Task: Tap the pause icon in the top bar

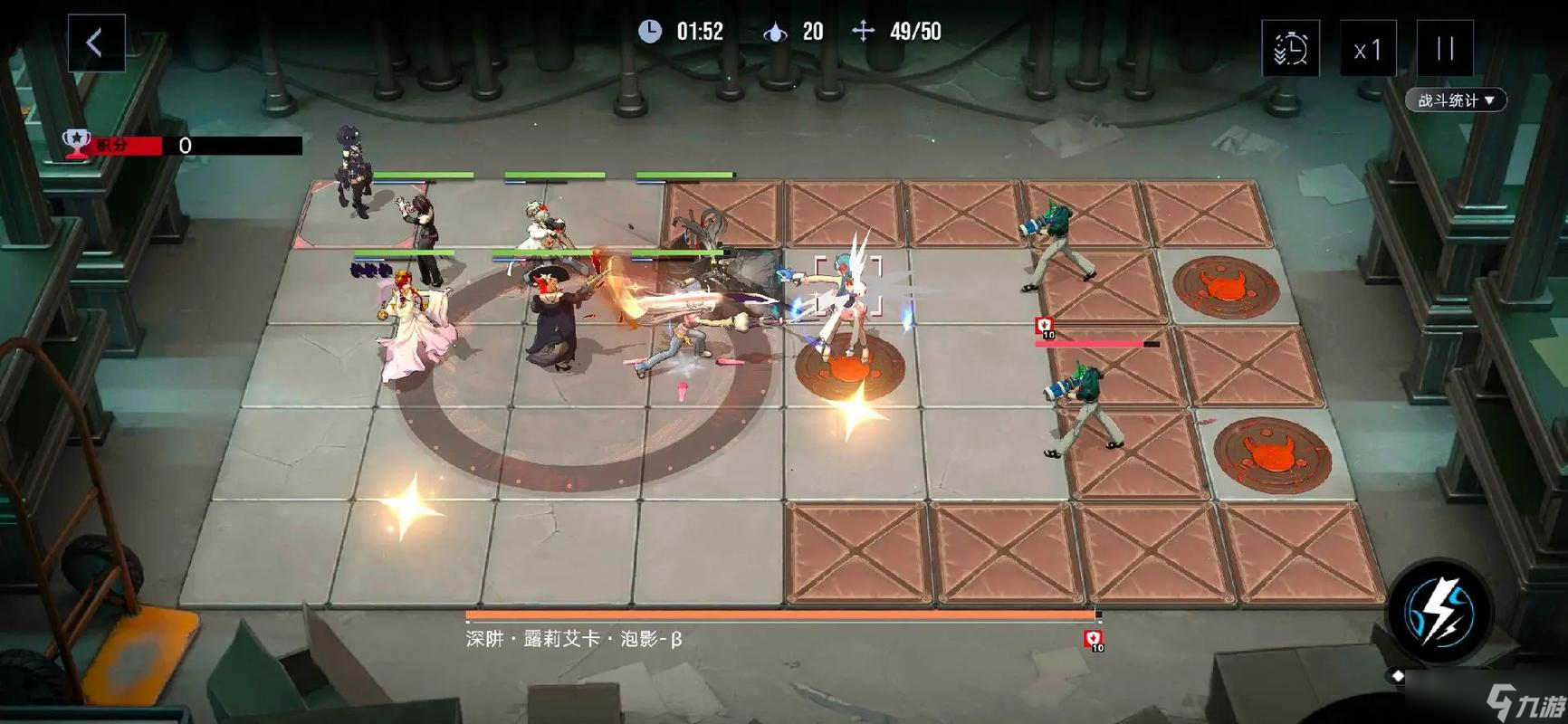Action: 1444,47
